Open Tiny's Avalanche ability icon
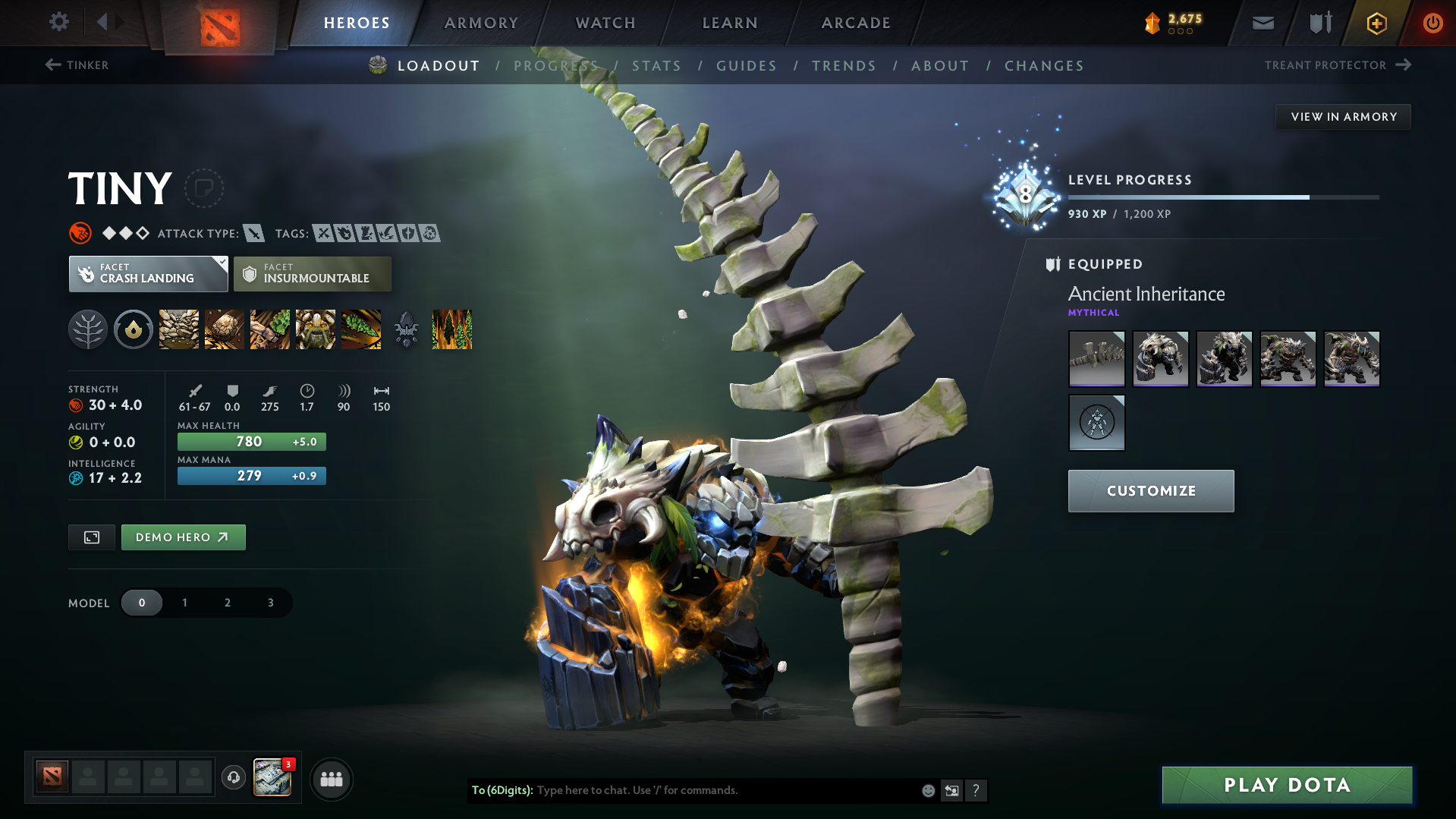The height and width of the screenshot is (819, 1456). [178, 329]
